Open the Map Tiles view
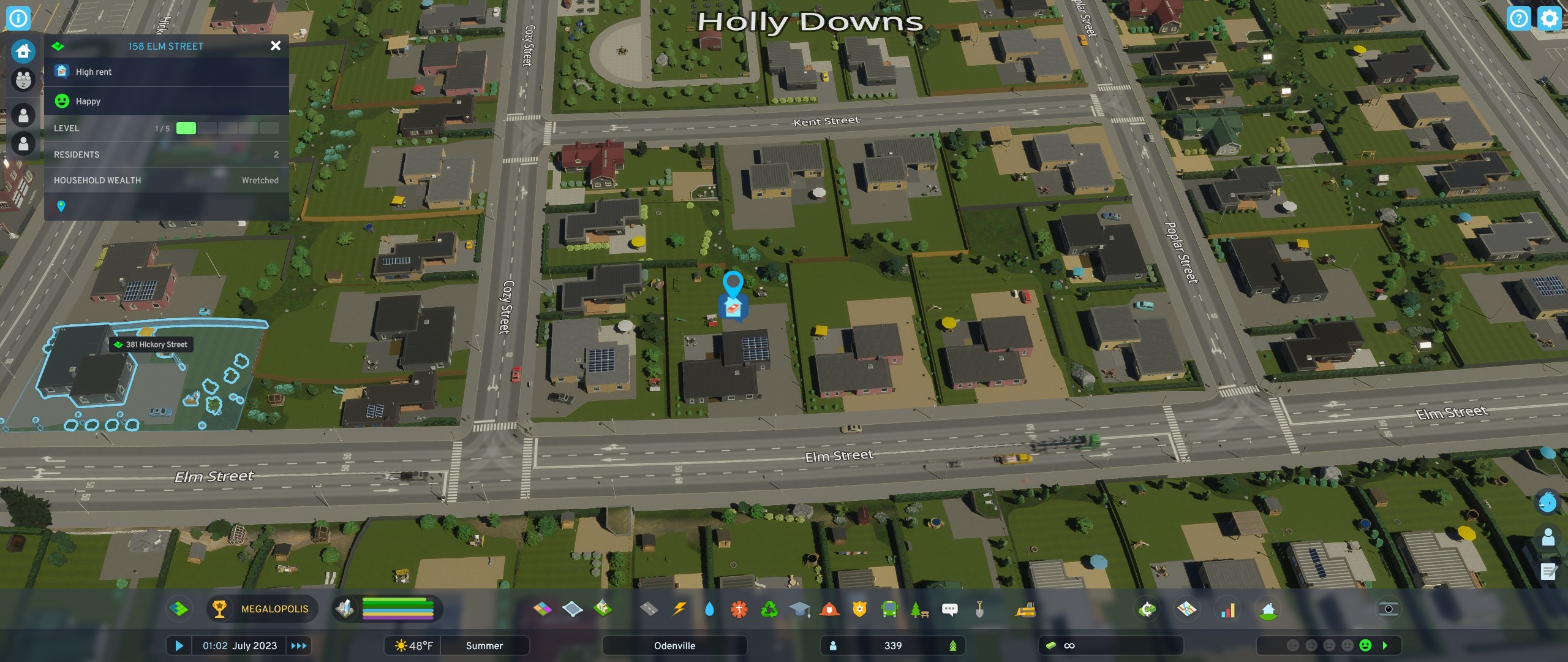The width and height of the screenshot is (1568, 662). tap(1187, 609)
